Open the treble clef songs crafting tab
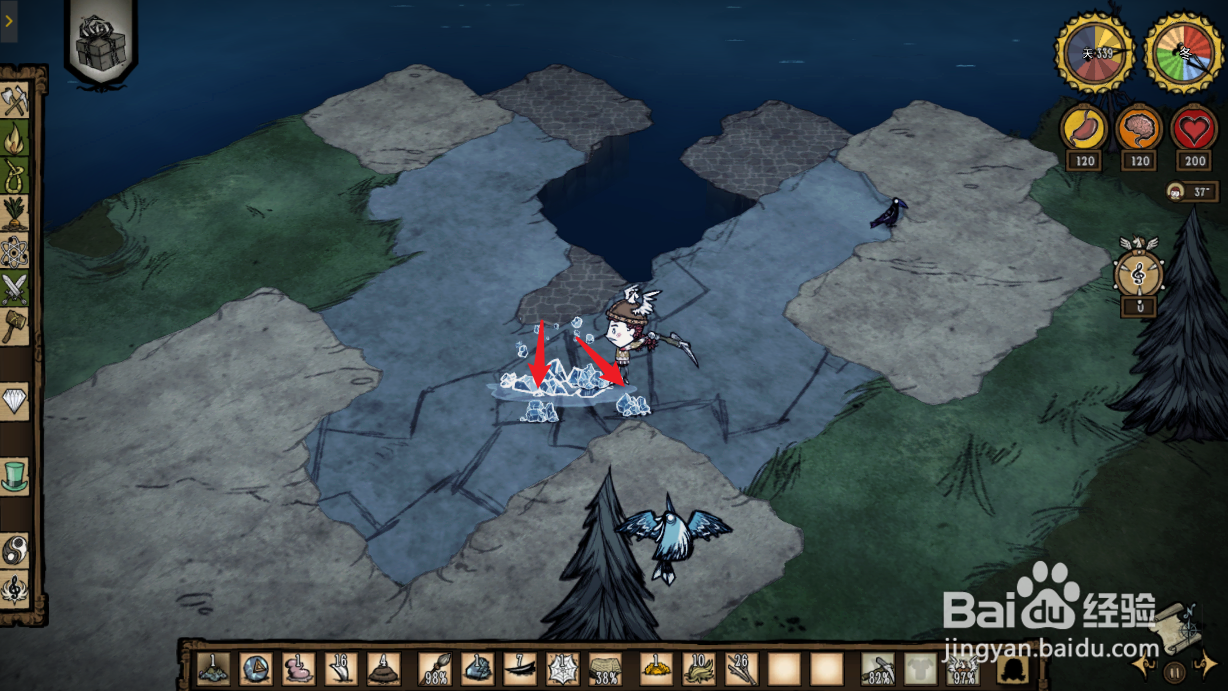Screen dimensions: 1228x691 pyautogui.click(x=15, y=588)
